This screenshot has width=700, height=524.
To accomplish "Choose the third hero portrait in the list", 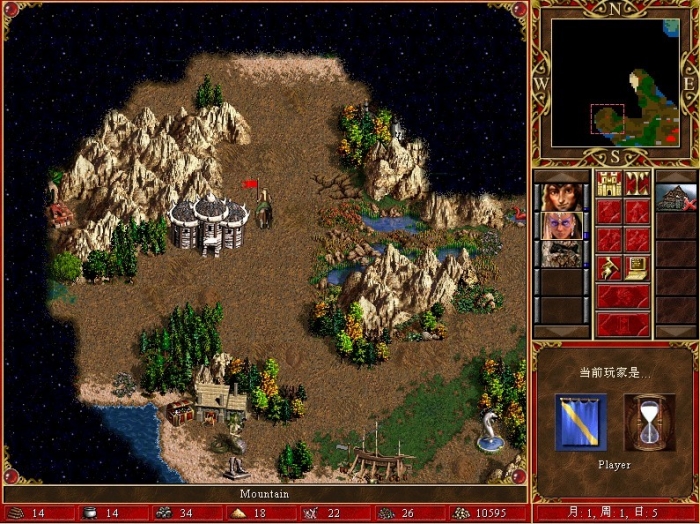I will tap(562, 254).
